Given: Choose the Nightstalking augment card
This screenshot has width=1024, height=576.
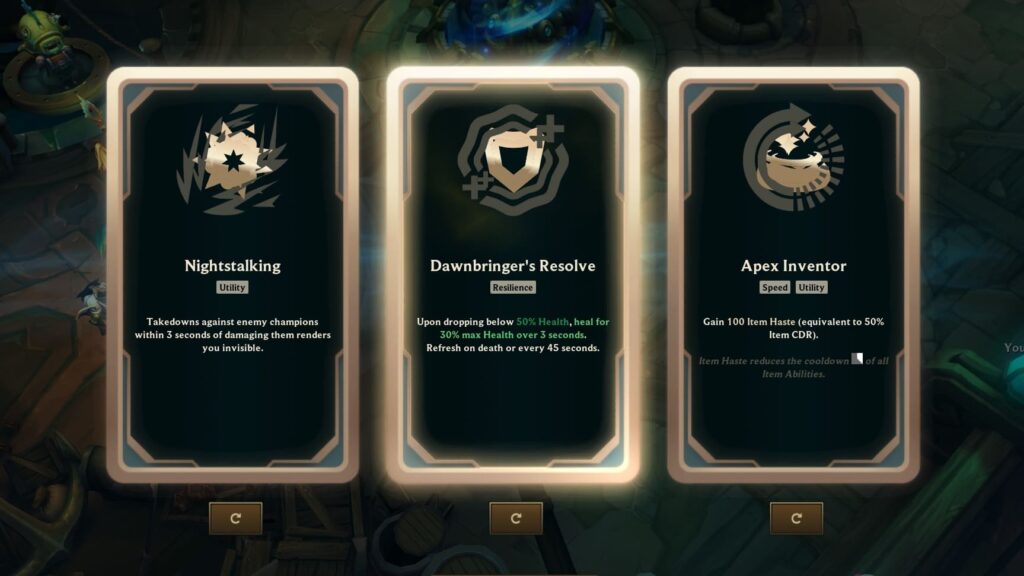Looking at the screenshot, I should [x=232, y=275].
